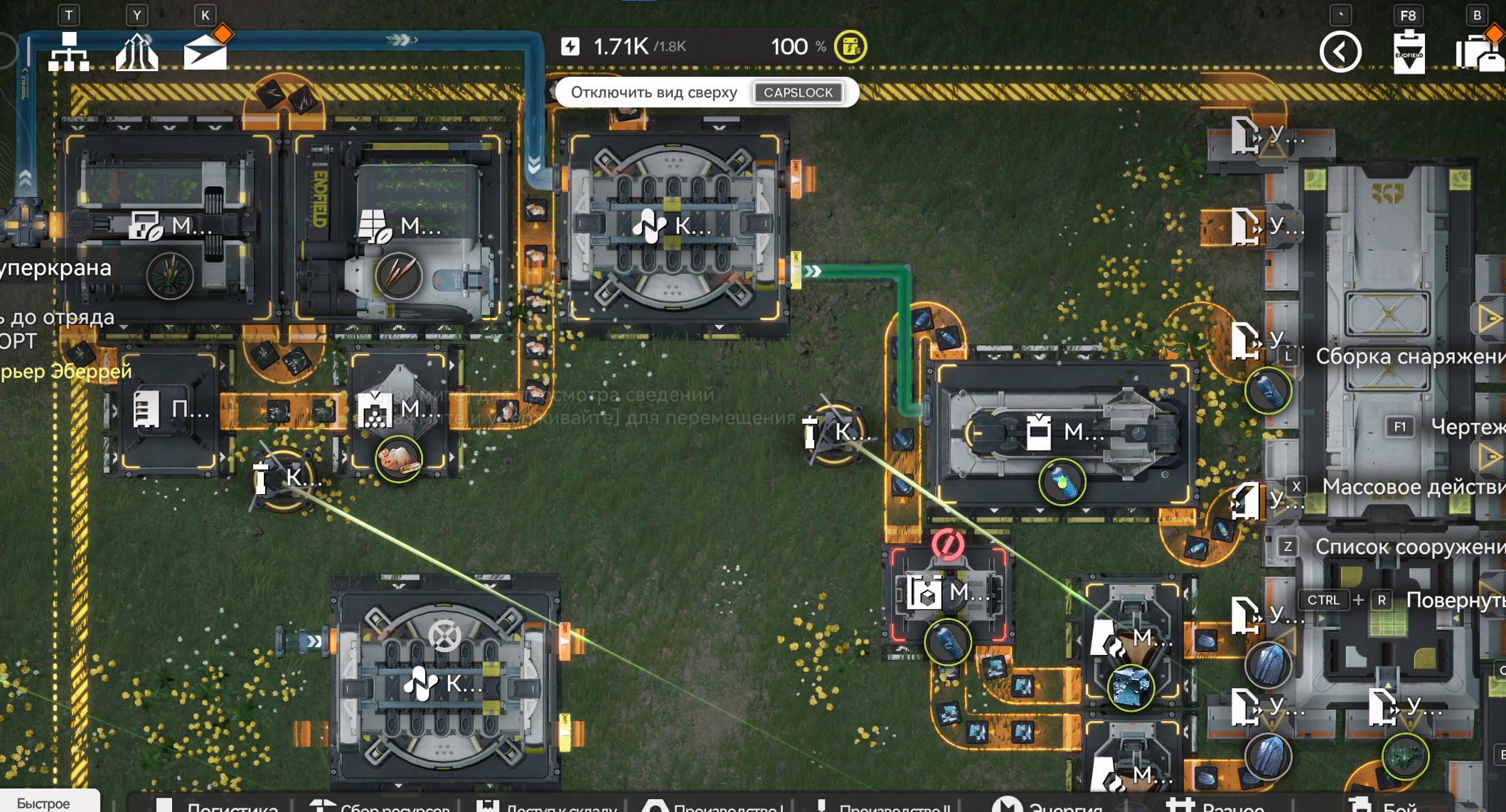This screenshot has width=1506, height=812.
Task: Select Массовое действие option
Action: [x=1411, y=487]
